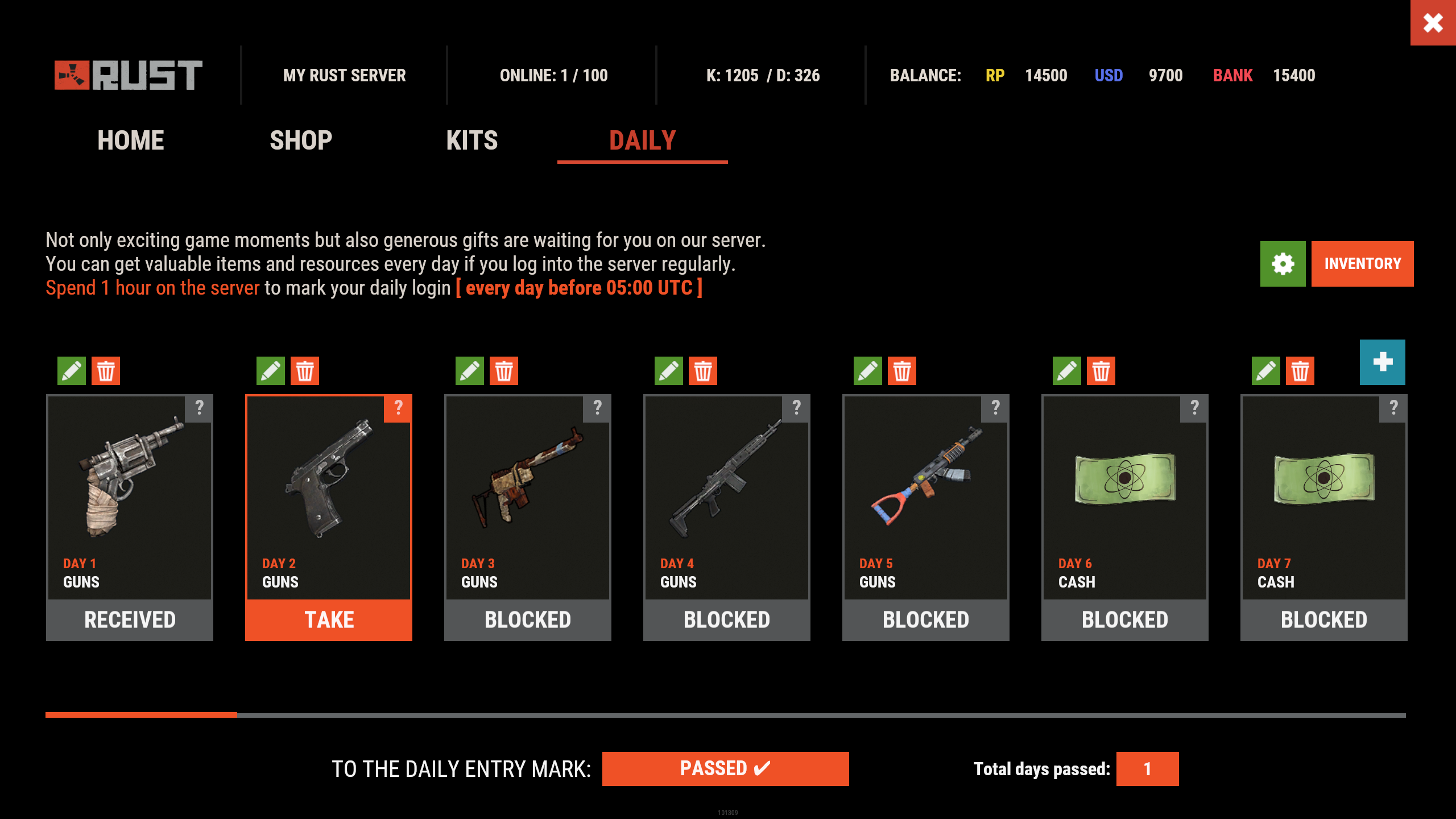Screen dimensions: 1456x819
Task: Show the Day 1 reward details question mark
Action: (200, 407)
